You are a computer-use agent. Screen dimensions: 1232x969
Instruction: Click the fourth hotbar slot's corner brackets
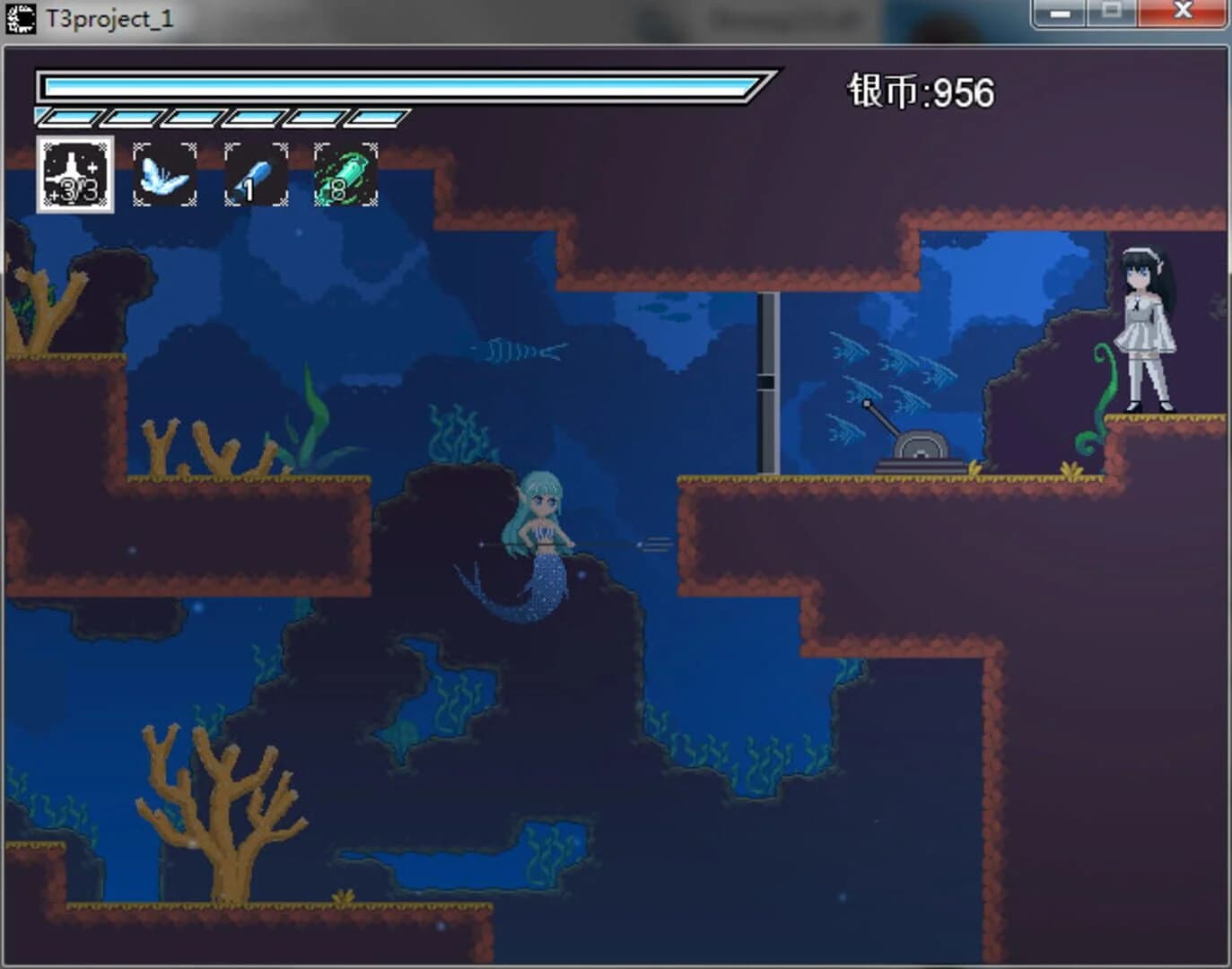316,146
